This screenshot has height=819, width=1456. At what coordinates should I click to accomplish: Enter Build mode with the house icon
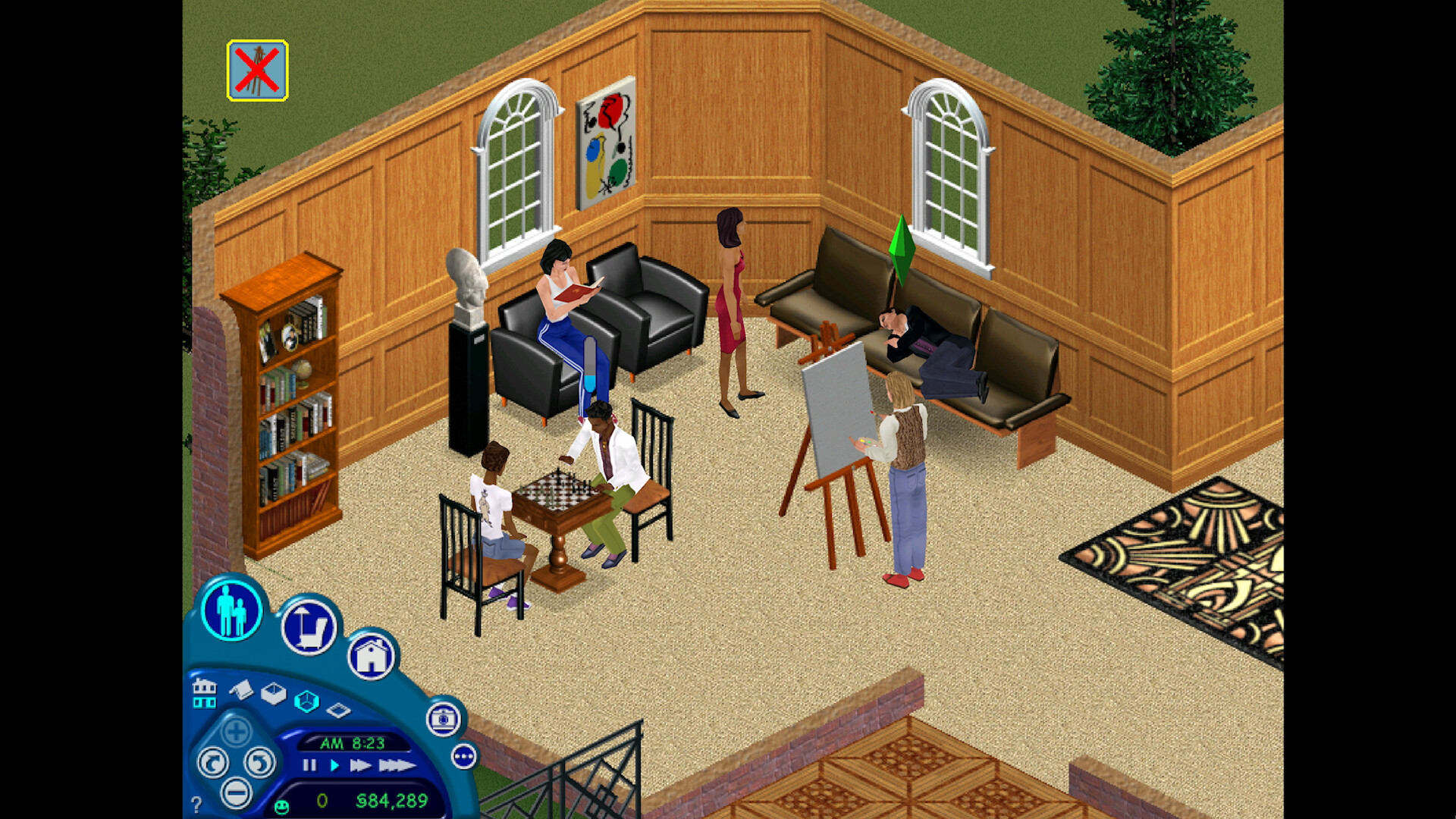(x=372, y=659)
